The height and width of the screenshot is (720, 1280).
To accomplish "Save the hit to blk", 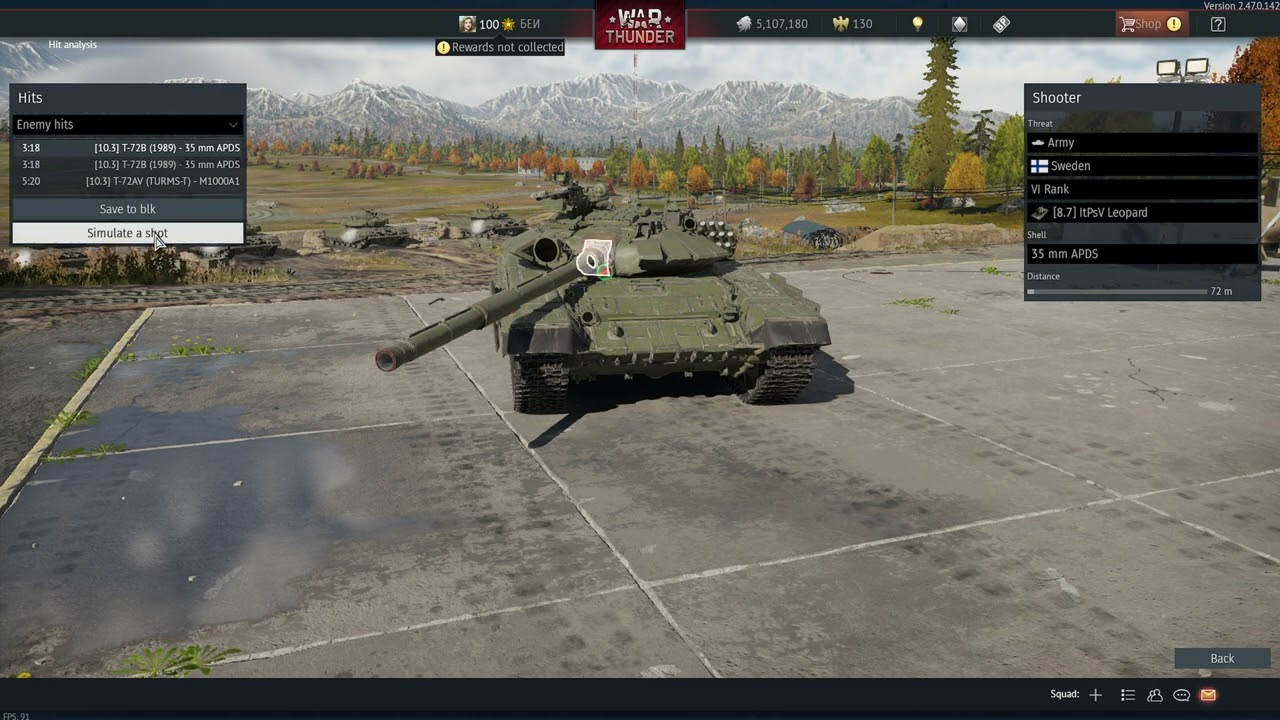I will click(127, 209).
